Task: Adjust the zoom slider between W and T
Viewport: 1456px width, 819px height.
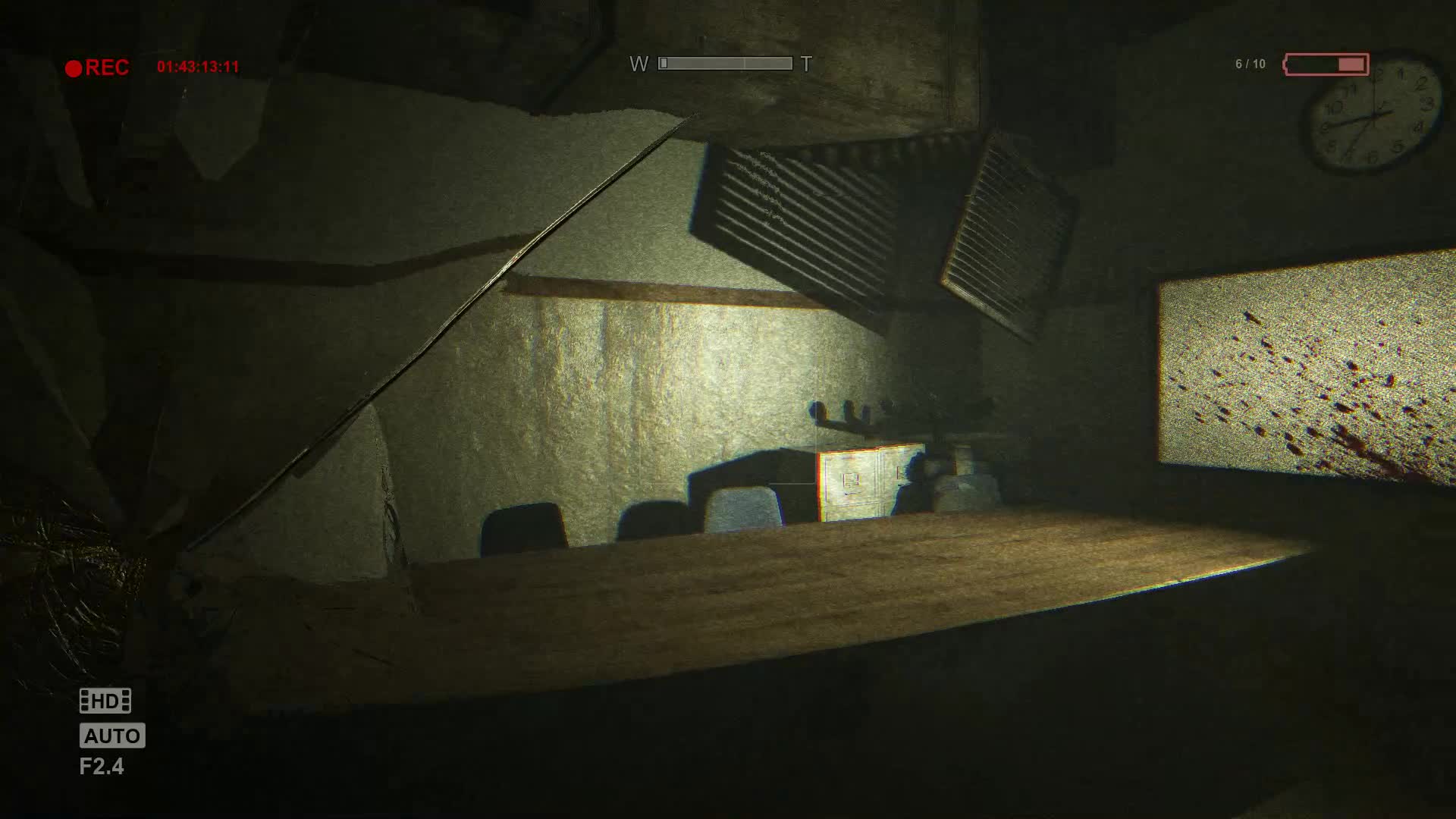Action: (724, 62)
